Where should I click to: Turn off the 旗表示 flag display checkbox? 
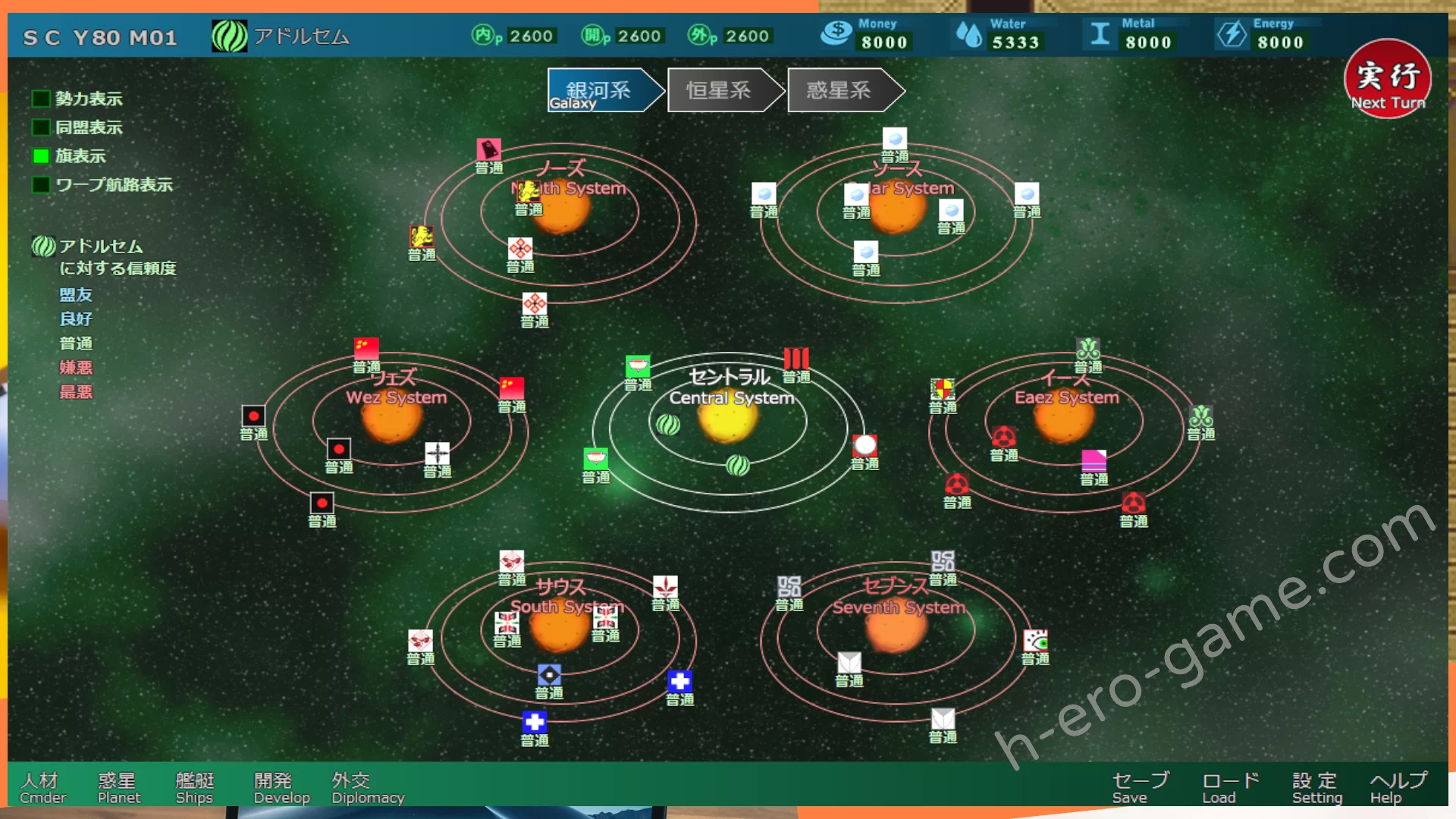pyautogui.click(x=41, y=156)
